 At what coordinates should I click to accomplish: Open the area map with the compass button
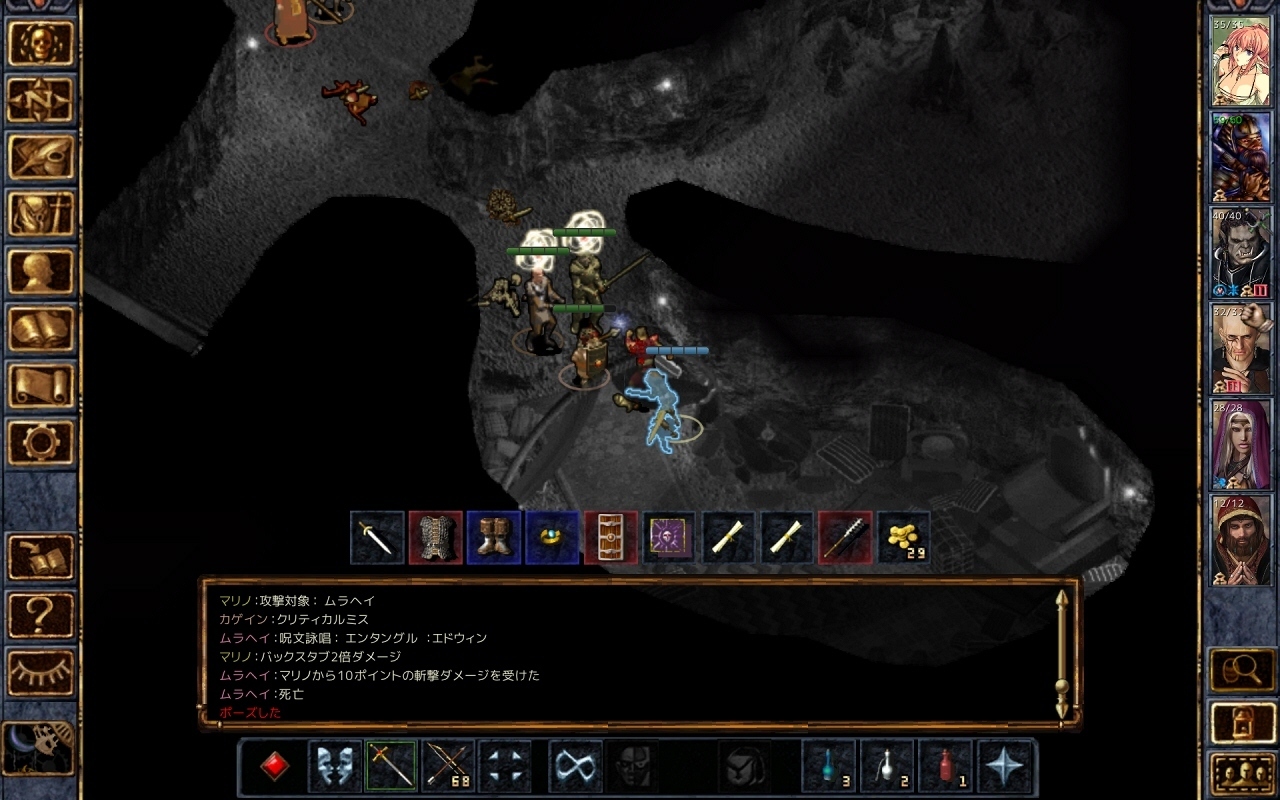pyautogui.click(x=41, y=98)
